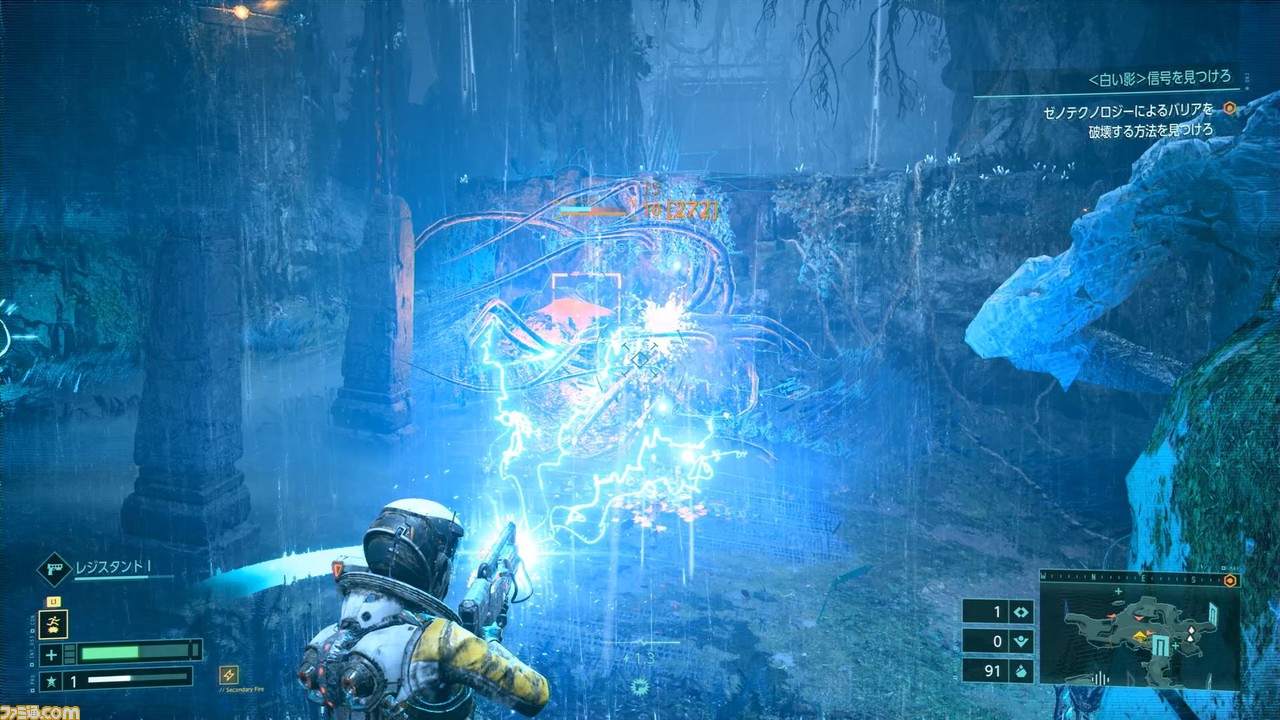Click the star icon beside the white gauge
1280x720 pixels.
53,680
